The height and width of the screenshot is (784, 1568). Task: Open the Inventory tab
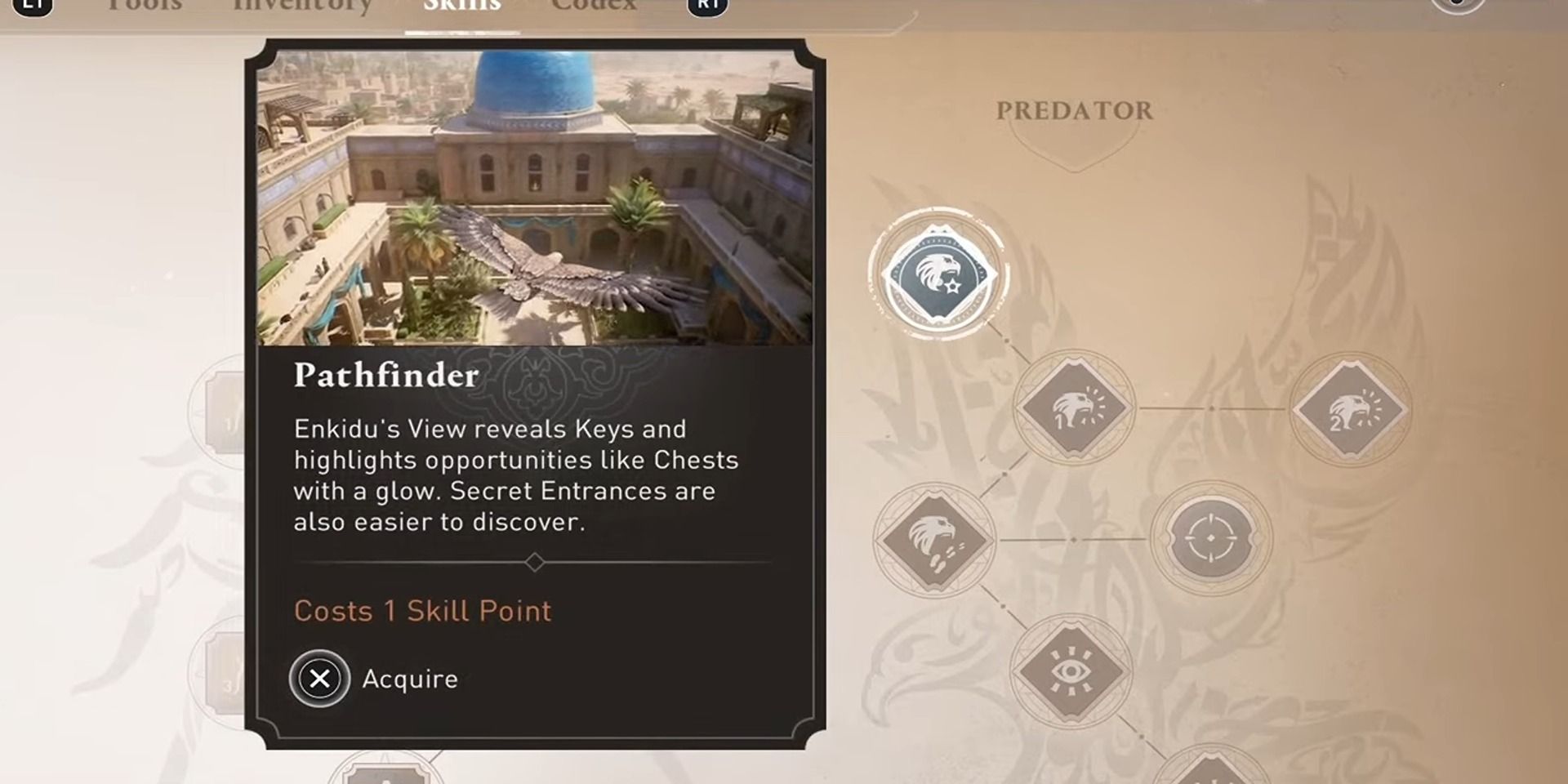[302, 5]
